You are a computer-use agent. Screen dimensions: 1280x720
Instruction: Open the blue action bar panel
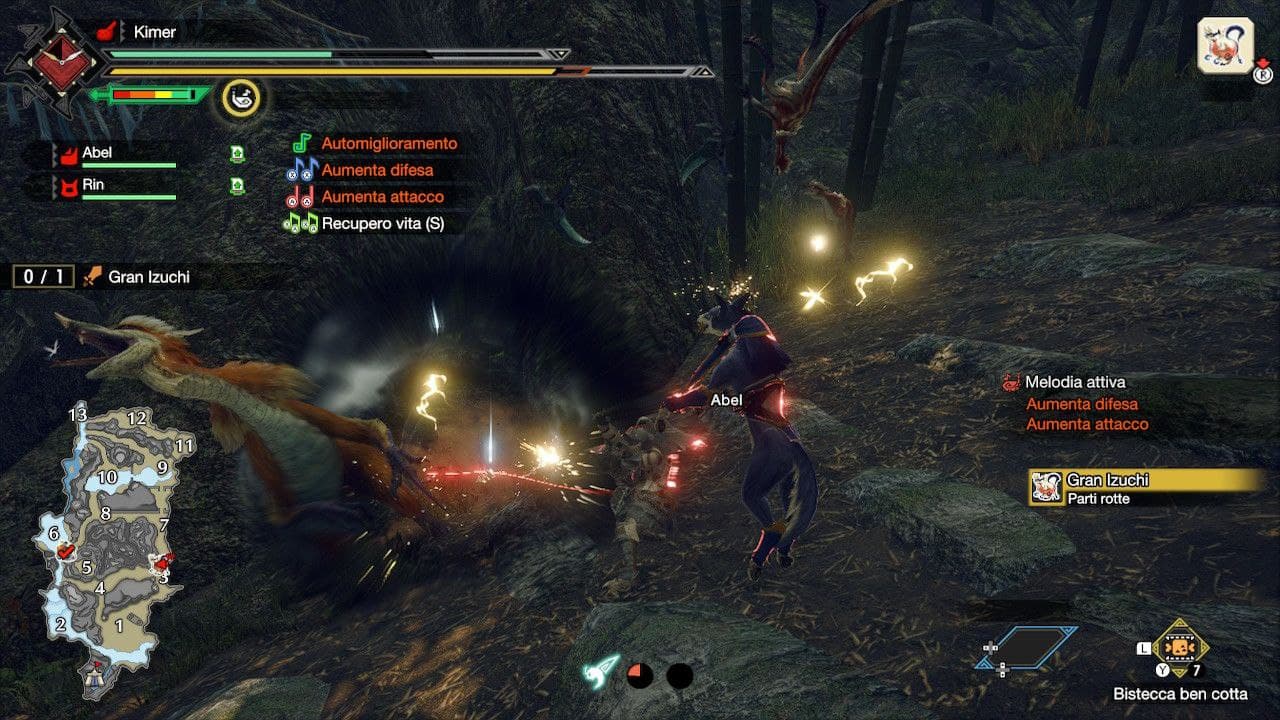1027,647
